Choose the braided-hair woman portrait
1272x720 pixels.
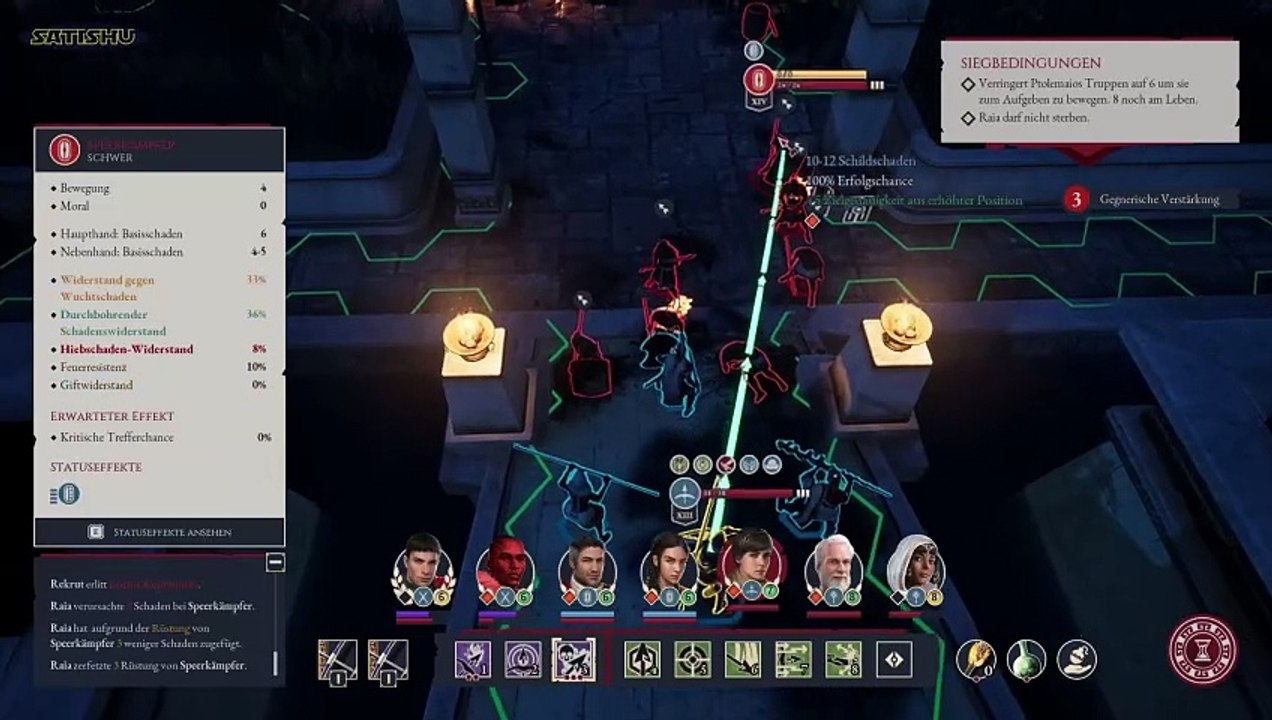(668, 566)
